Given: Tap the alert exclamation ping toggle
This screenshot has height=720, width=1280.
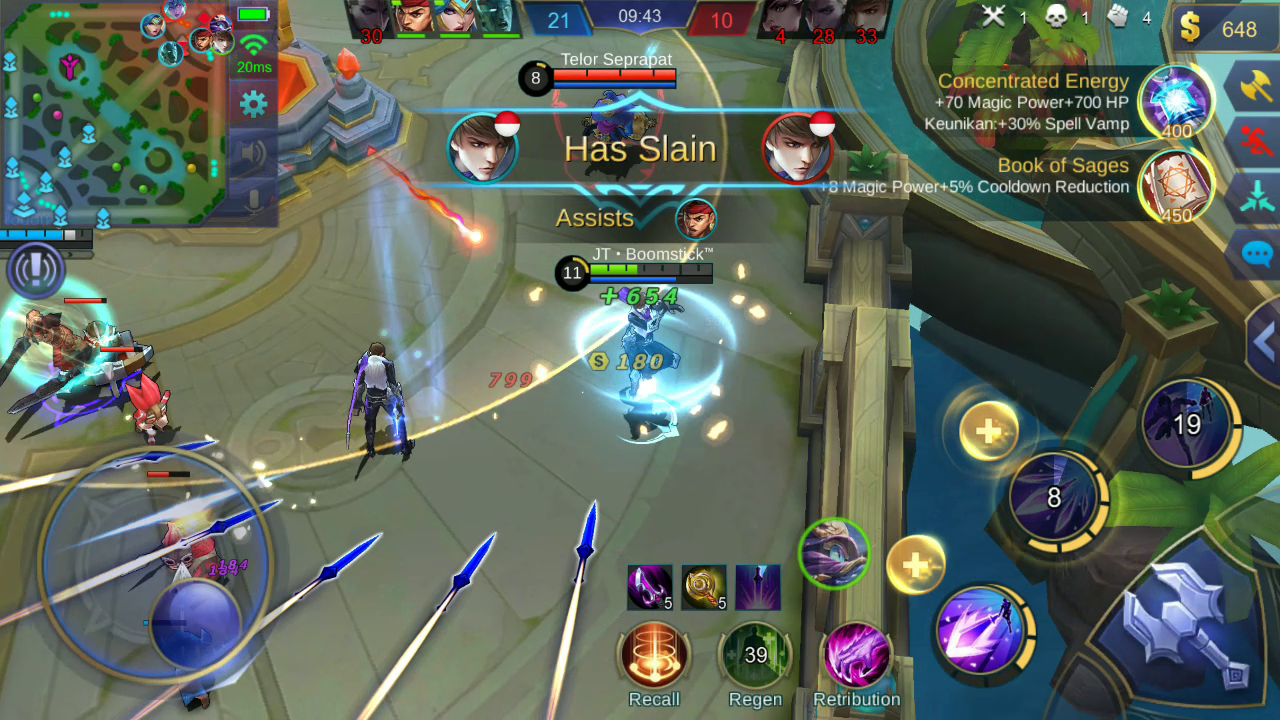Looking at the screenshot, I should click(38, 269).
